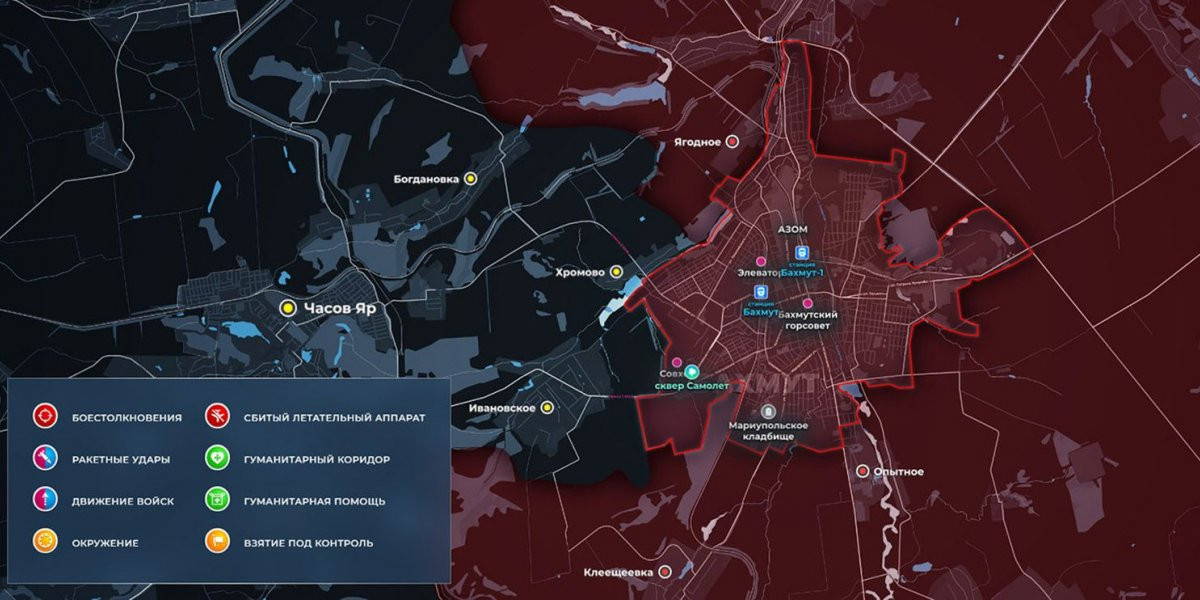Click the Богдановка yellow marker

tap(471, 179)
